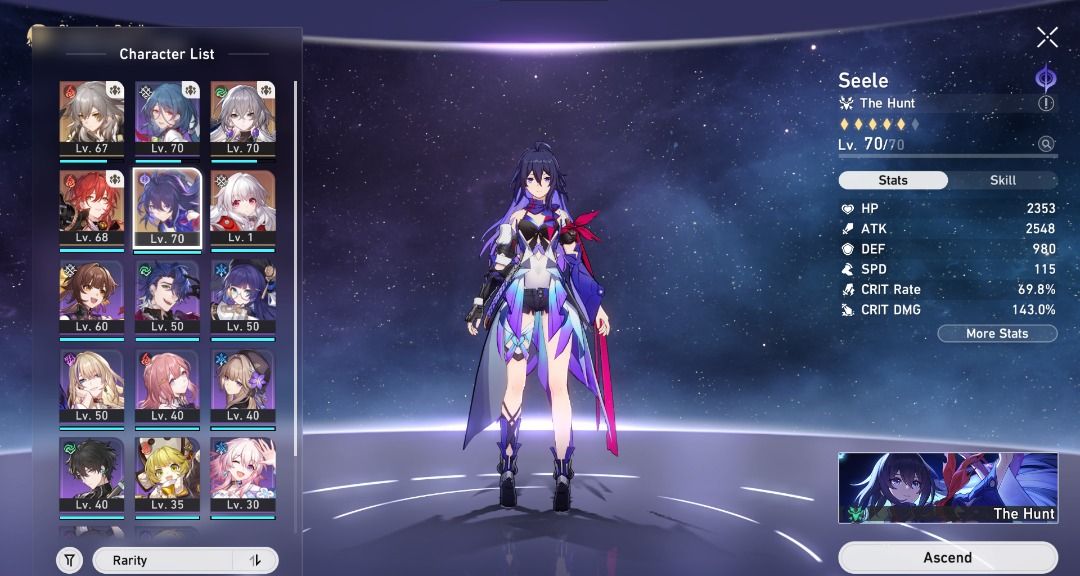1080x576 pixels.
Task: Choose the red-haired Lv. 68 character
Action: [x=91, y=208]
